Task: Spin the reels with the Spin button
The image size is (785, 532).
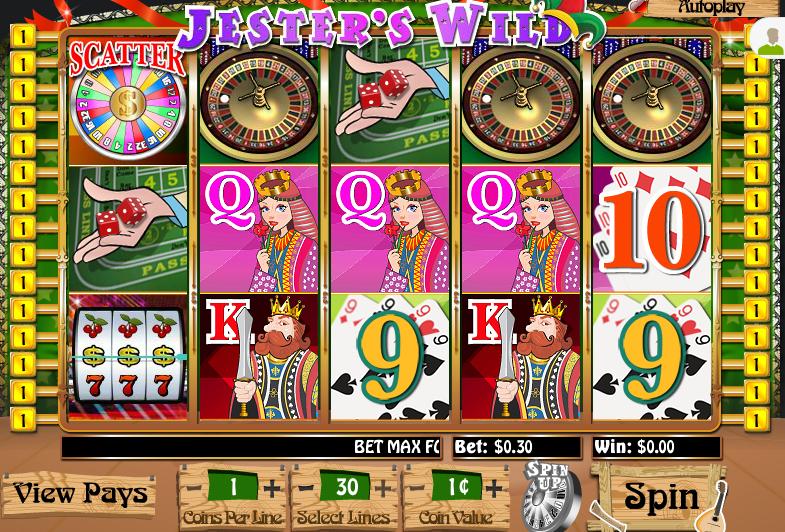Action: 660,496
